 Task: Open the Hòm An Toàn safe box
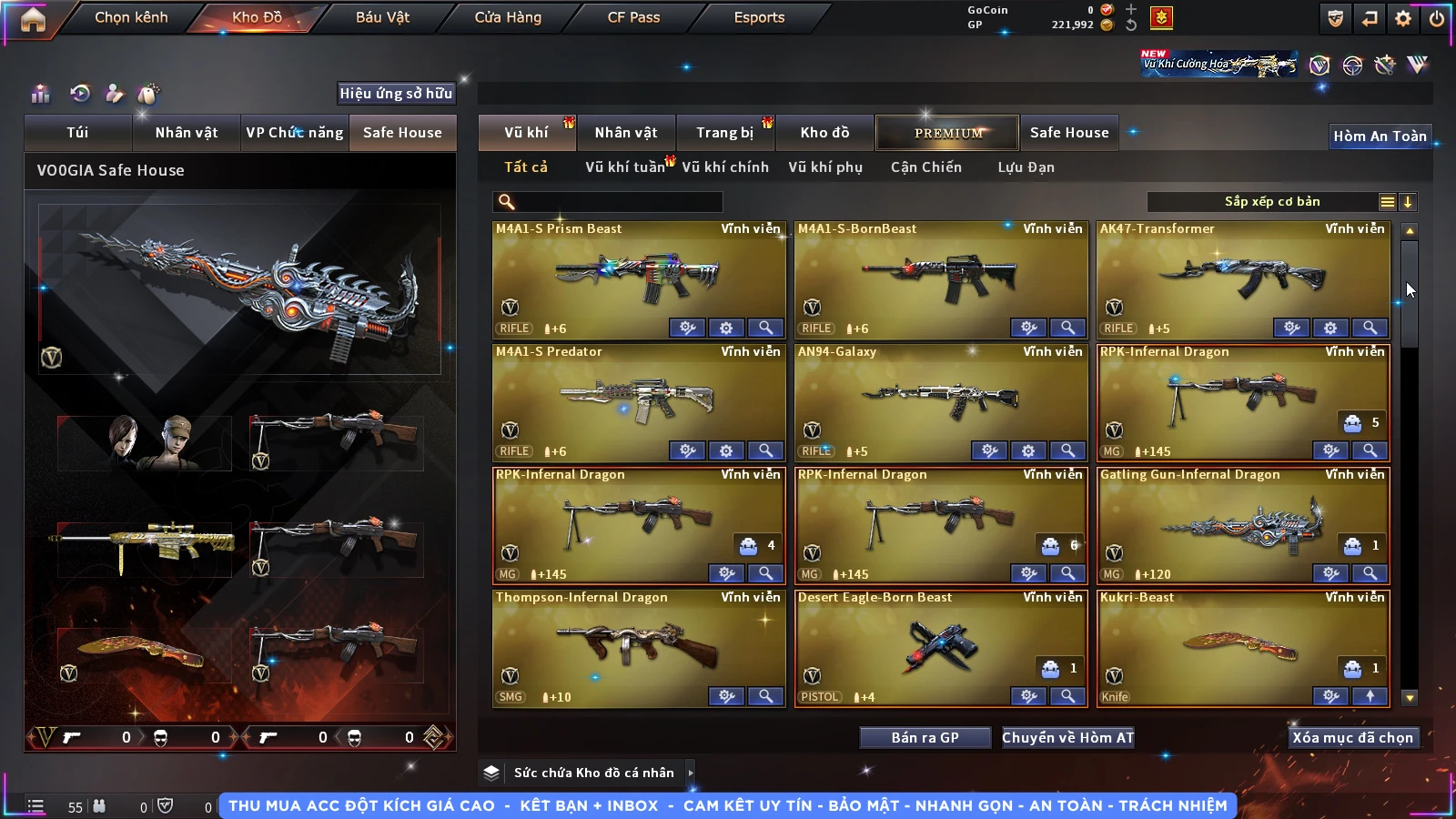[1380, 136]
